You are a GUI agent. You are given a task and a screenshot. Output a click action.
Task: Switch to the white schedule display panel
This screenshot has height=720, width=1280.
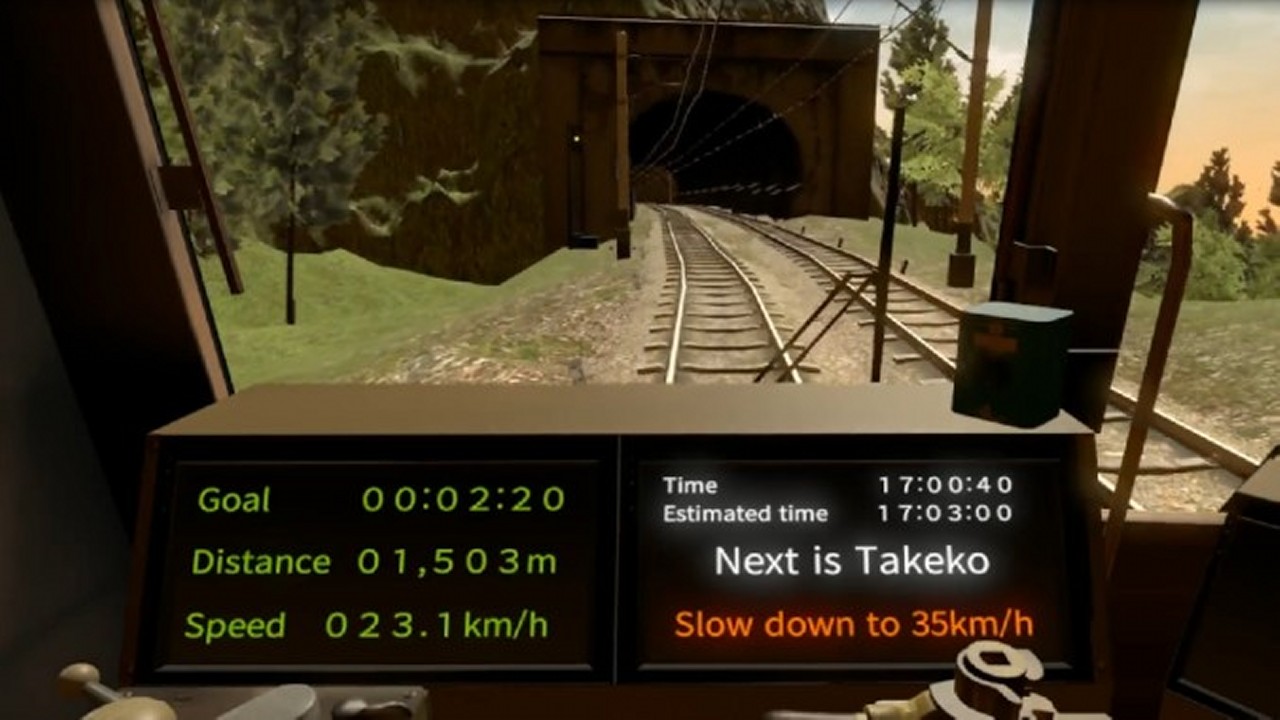(x=850, y=560)
